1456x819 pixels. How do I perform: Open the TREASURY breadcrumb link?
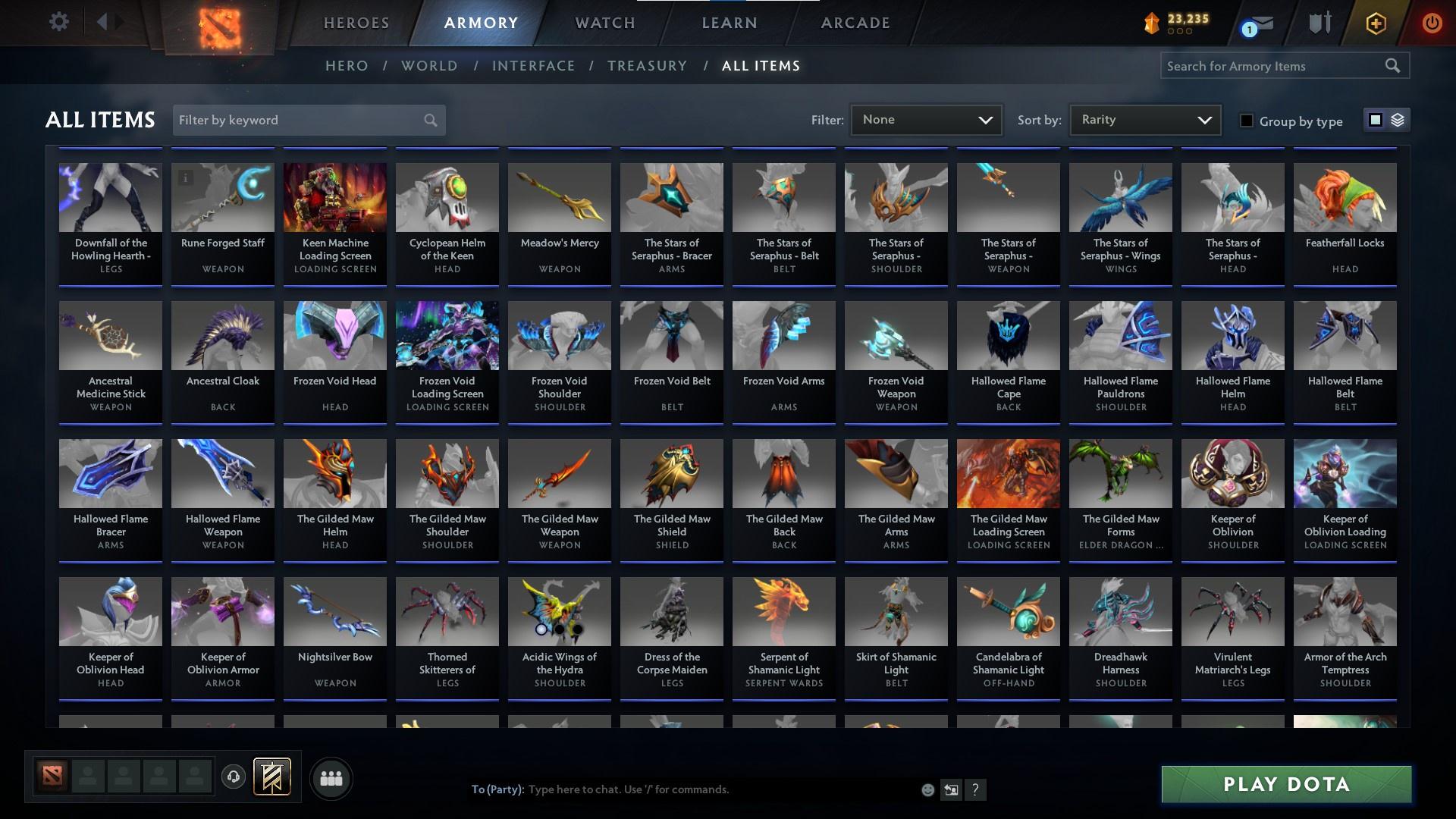(x=648, y=66)
